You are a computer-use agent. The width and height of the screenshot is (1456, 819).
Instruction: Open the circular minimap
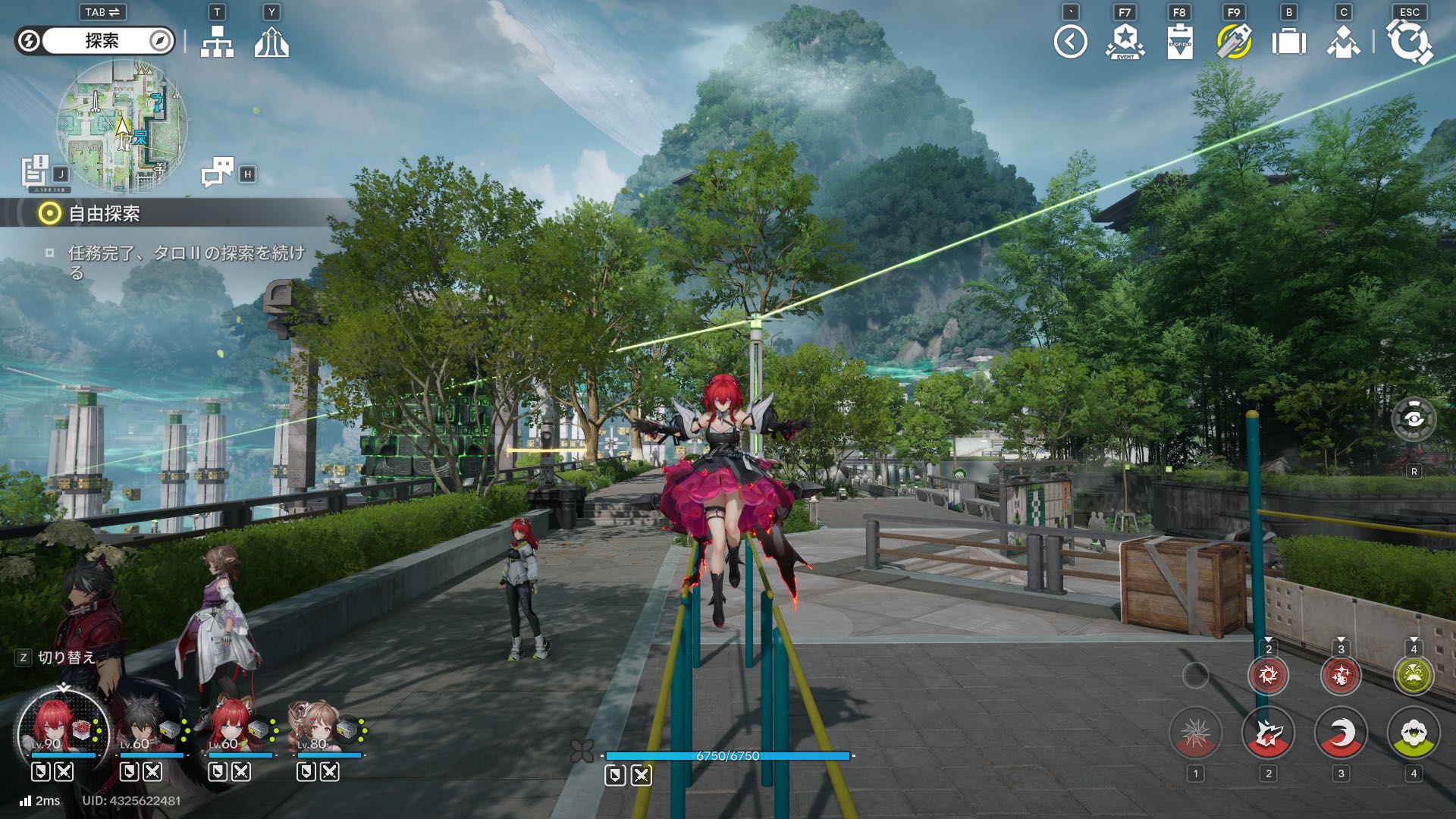click(x=121, y=125)
